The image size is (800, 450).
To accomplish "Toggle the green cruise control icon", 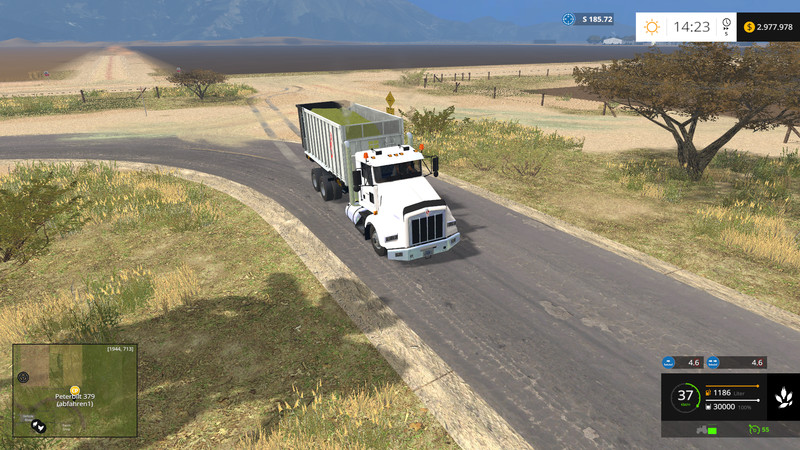I will [752, 429].
